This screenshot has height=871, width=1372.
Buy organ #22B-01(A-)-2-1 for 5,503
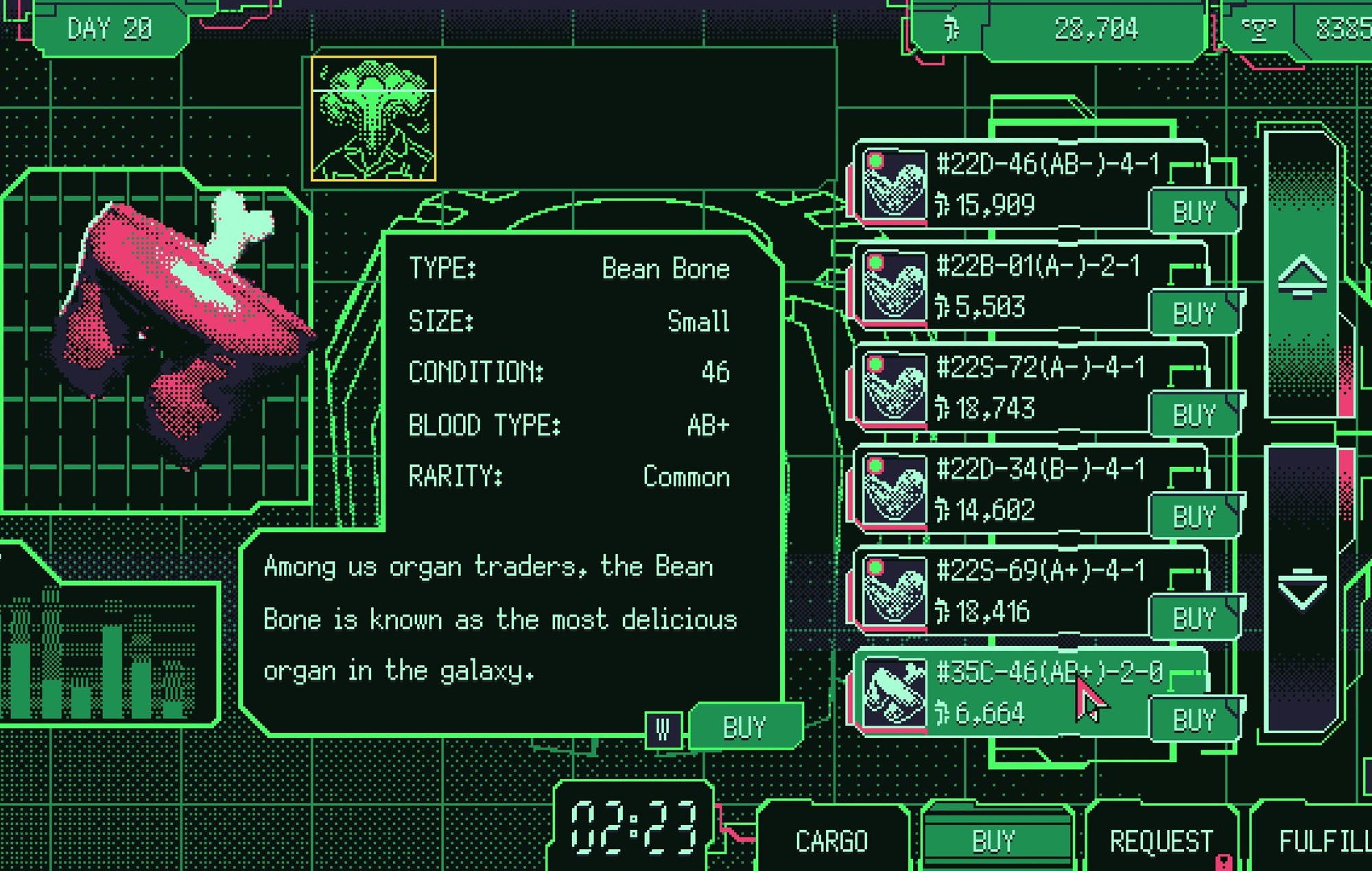click(x=1194, y=313)
